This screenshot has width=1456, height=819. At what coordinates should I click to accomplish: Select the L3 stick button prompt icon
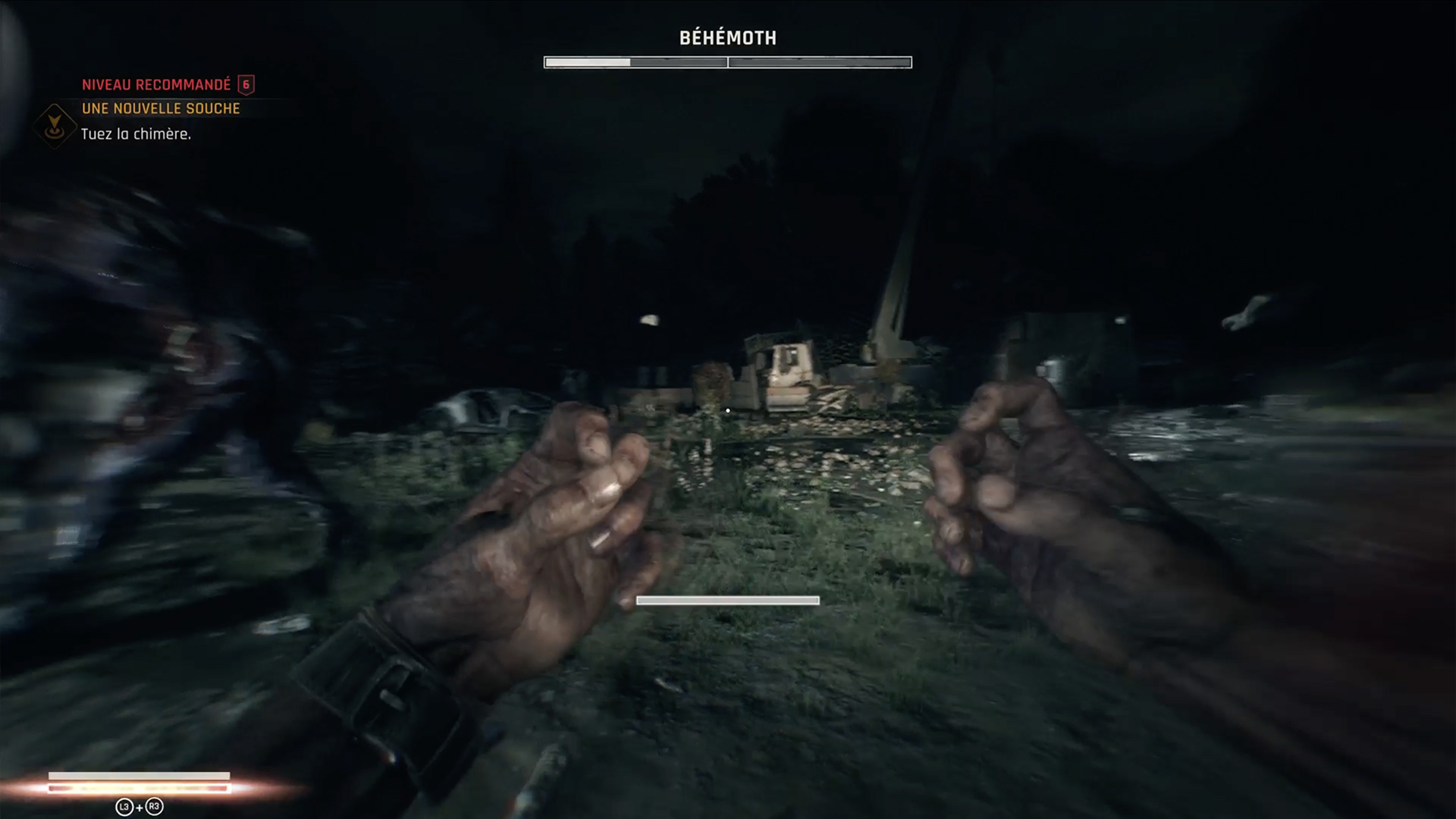[x=124, y=806]
